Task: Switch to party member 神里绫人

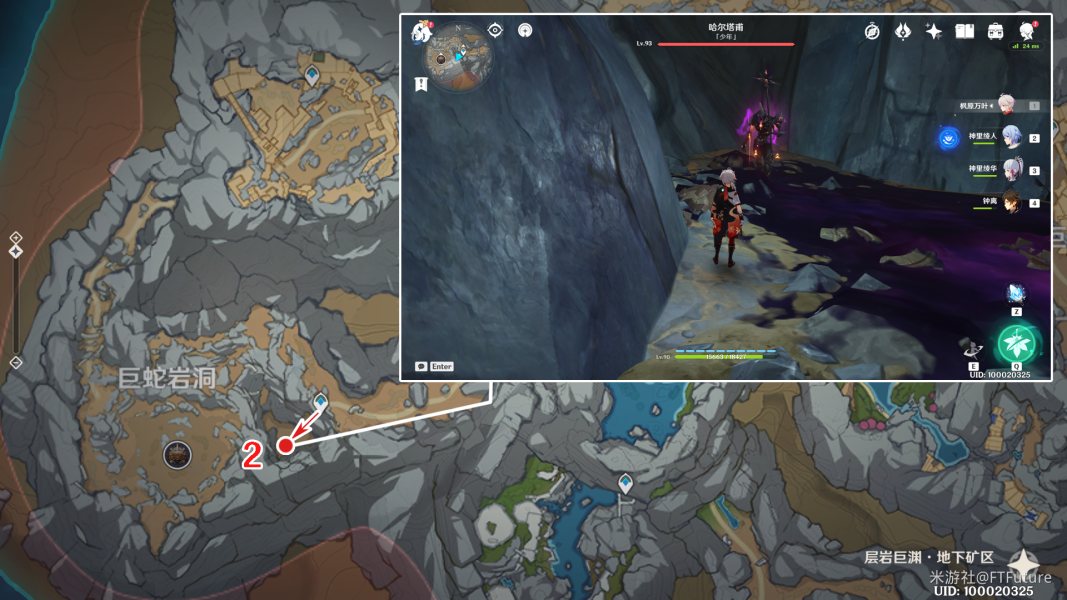Action: point(1008,138)
